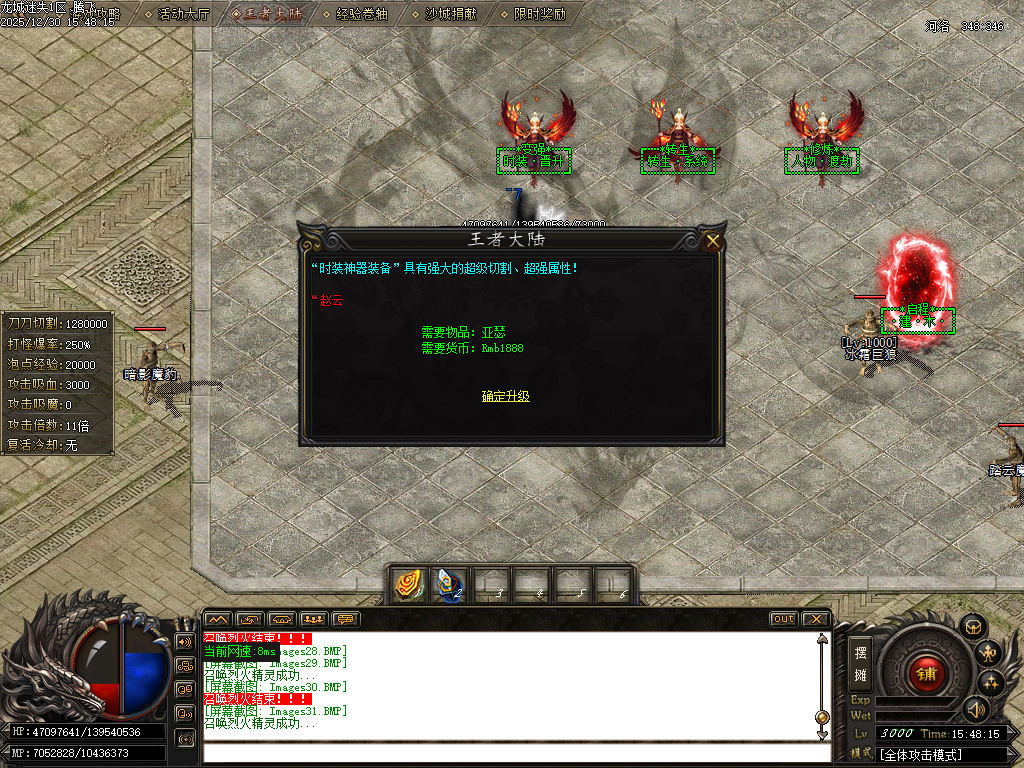Click the chat scrollbar down arrow
Viewport: 1024px width, 768px height.
pyautogui.click(x=822, y=735)
